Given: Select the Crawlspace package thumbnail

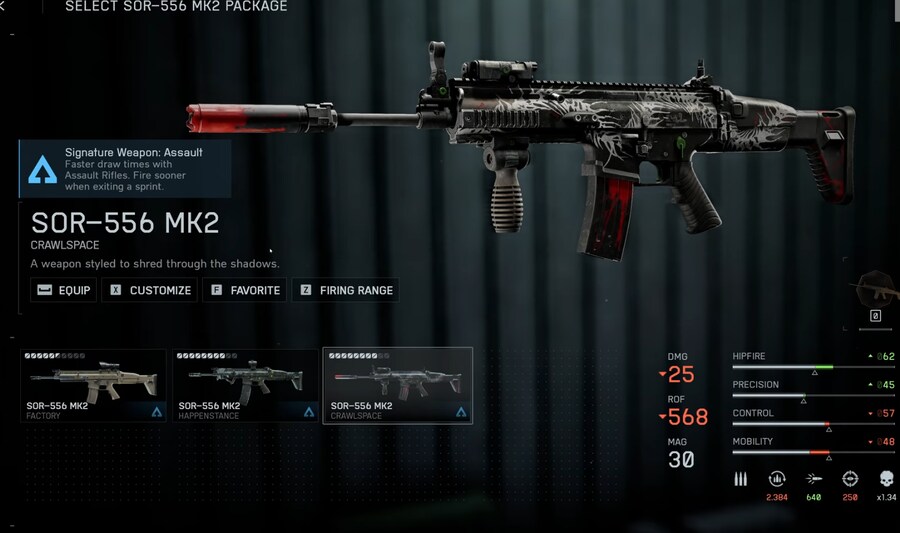Looking at the screenshot, I should click(398, 385).
